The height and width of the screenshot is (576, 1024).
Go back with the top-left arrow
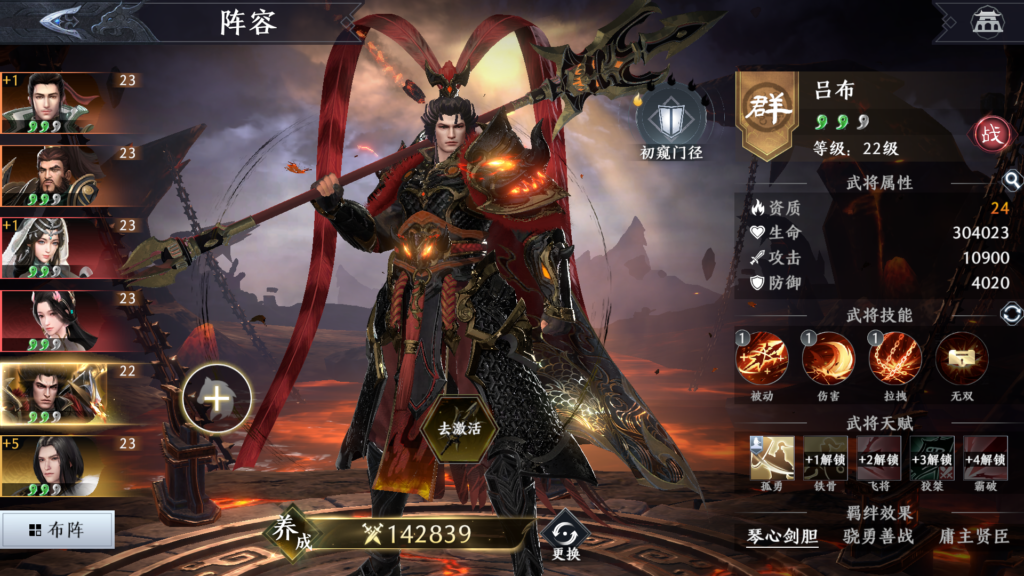tap(63, 21)
